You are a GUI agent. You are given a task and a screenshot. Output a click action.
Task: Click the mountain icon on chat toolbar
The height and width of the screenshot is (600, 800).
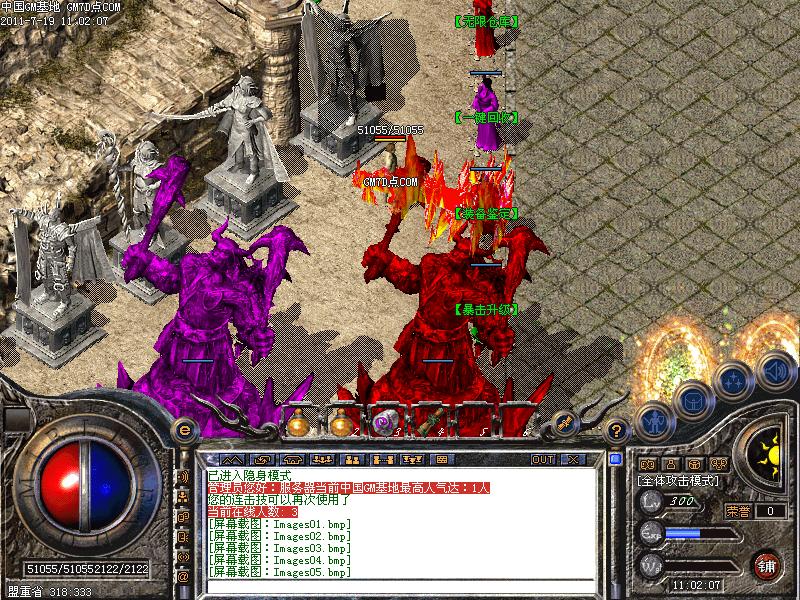[x=231, y=459]
